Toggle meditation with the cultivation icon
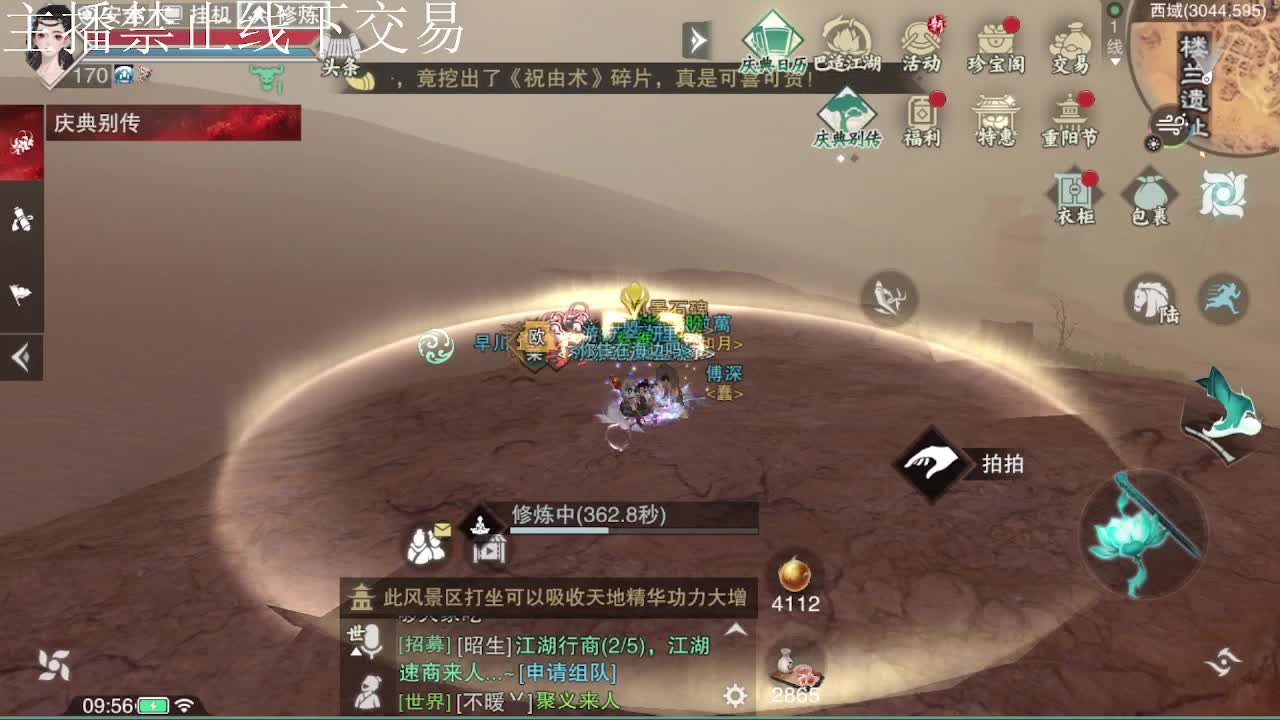Viewport: 1280px width, 720px height. click(479, 523)
